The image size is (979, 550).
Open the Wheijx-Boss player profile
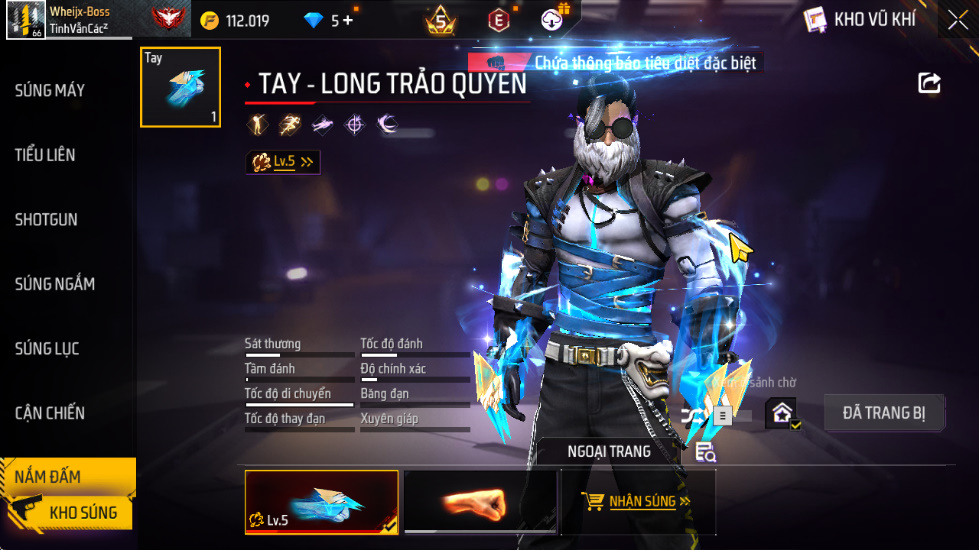[x=68, y=19]
